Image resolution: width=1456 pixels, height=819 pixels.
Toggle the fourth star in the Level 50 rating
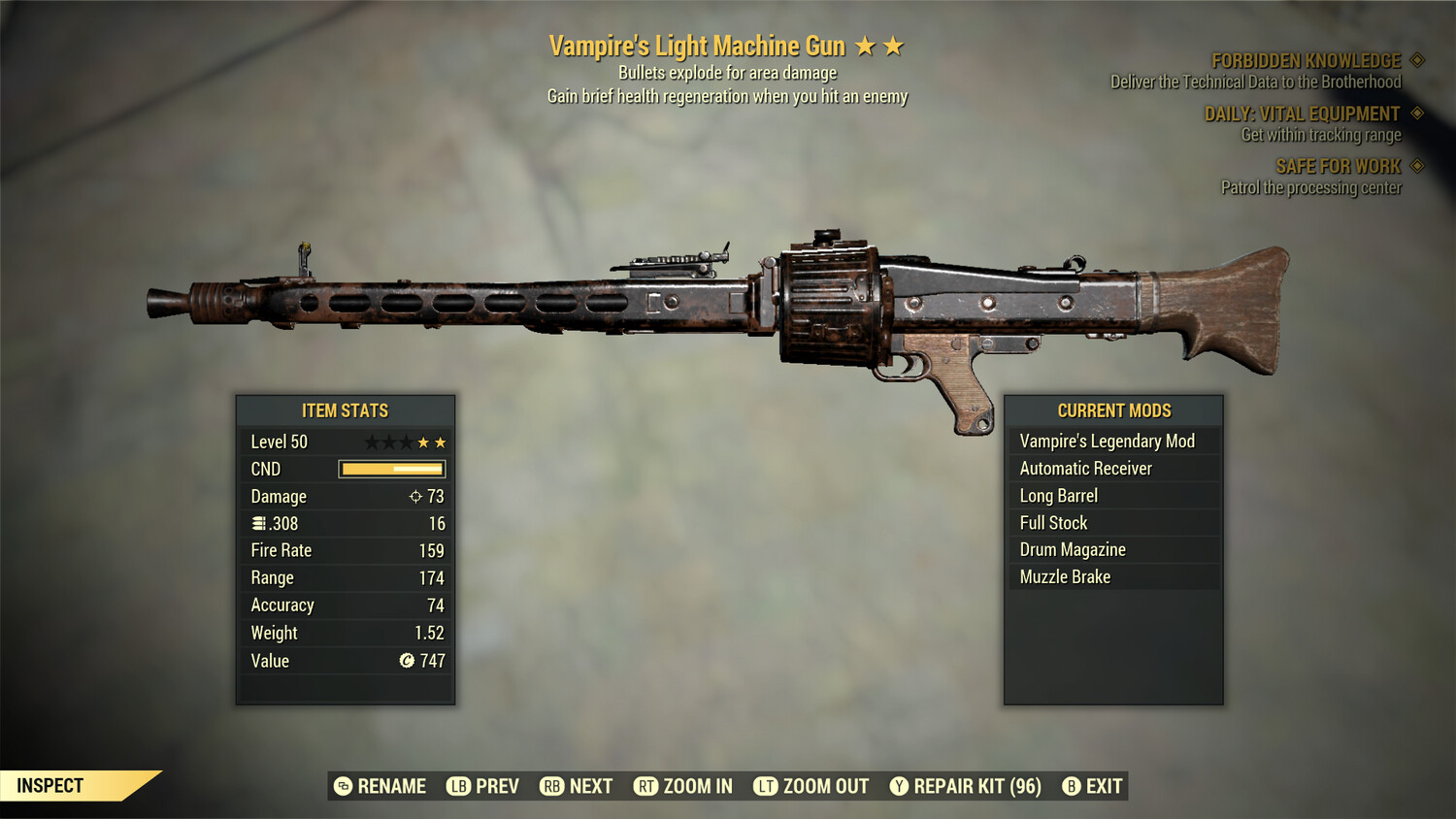pos(424,441)
